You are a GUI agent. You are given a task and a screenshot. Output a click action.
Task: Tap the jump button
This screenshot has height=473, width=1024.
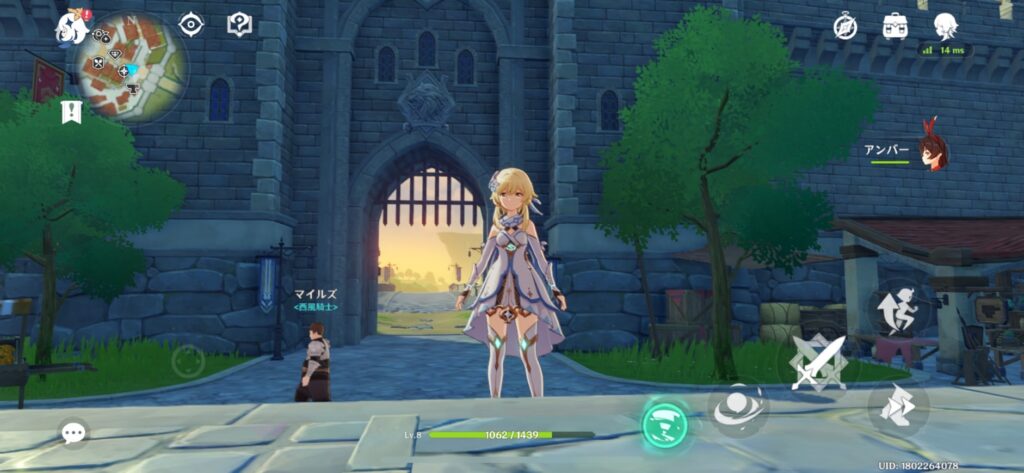tap(899, 307)
